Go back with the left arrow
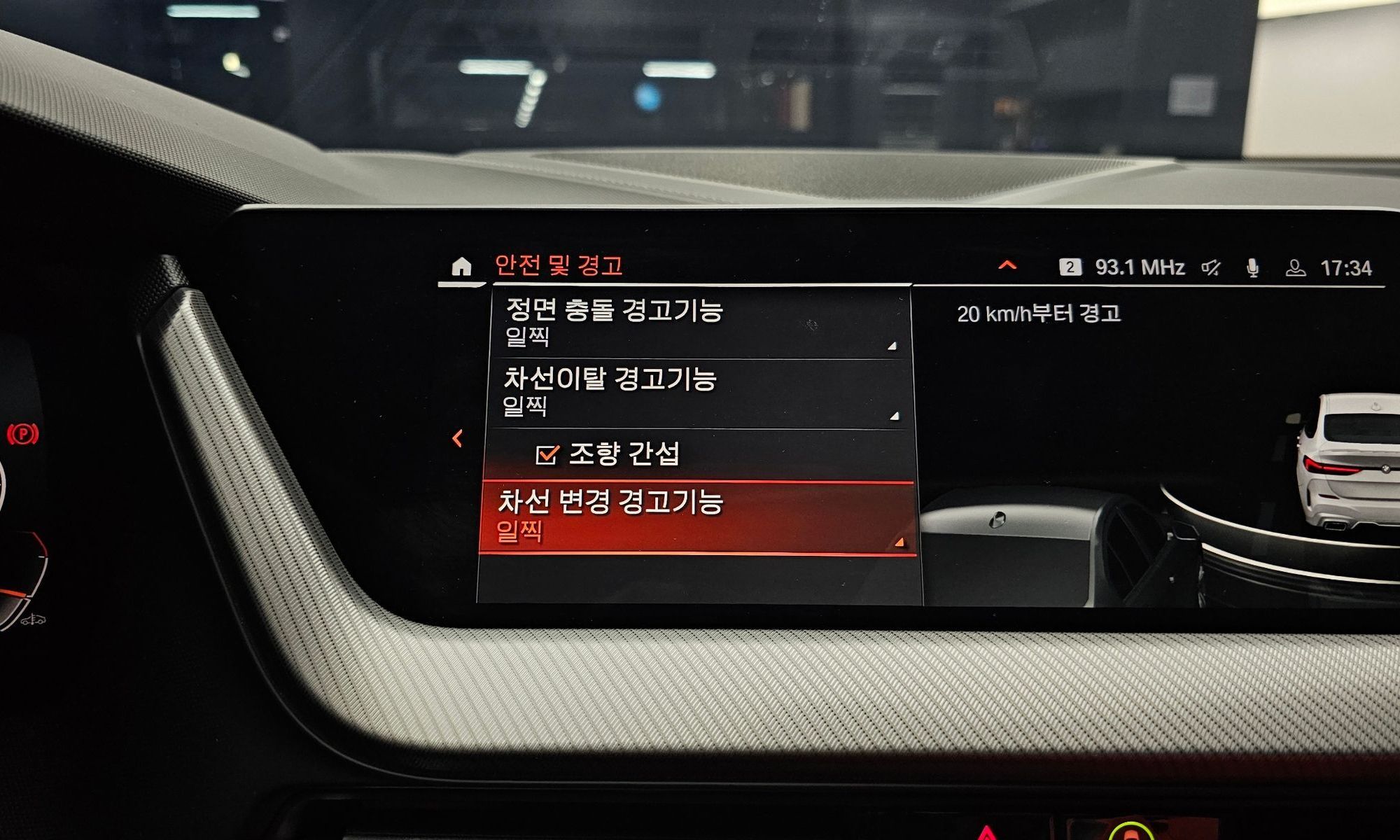Viewport: 1400px width, 840px height. 458,439
